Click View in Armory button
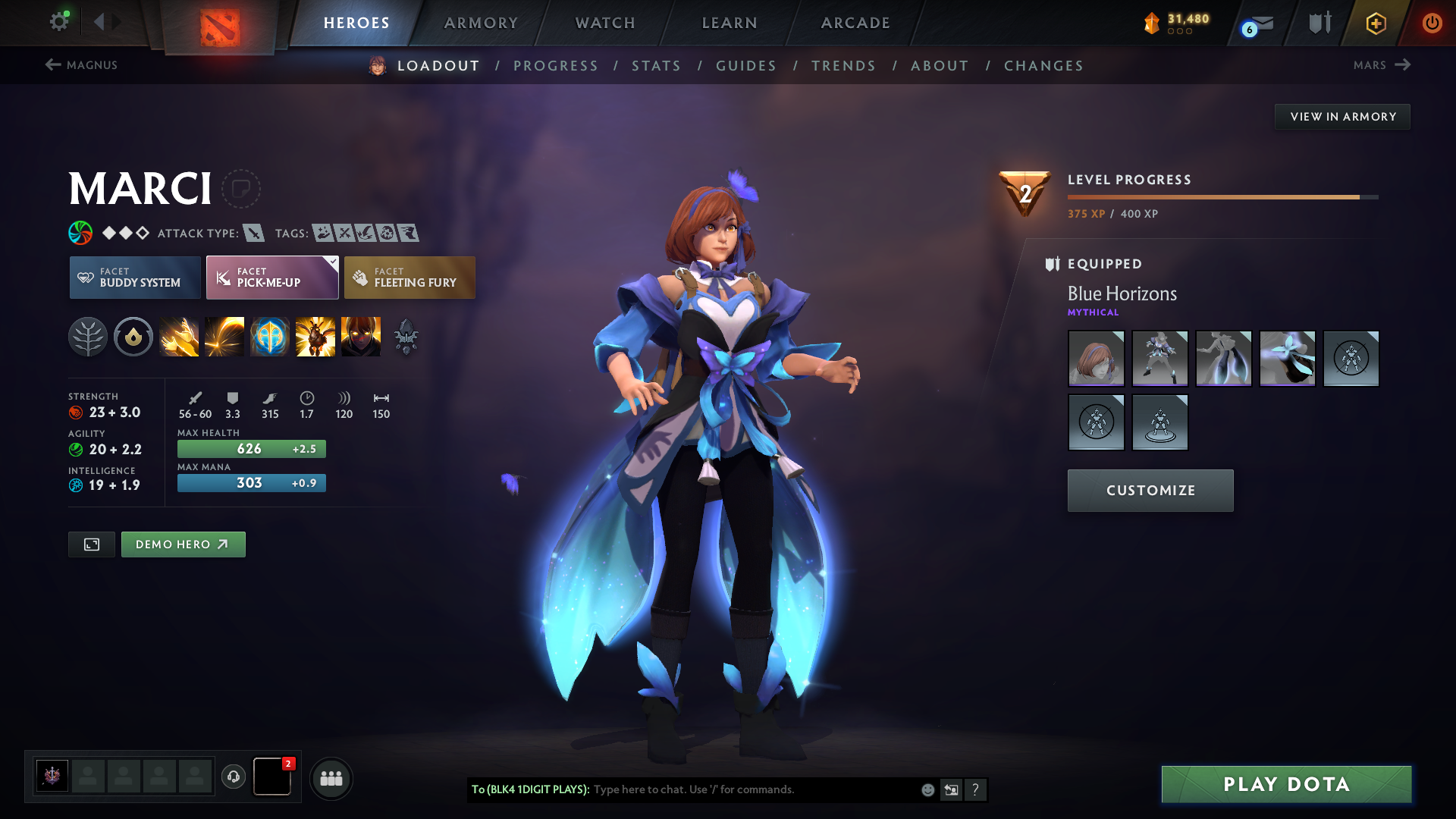Image resolution: width=1456 pixels, height=819 pixels. click(x=1342, y=117)
